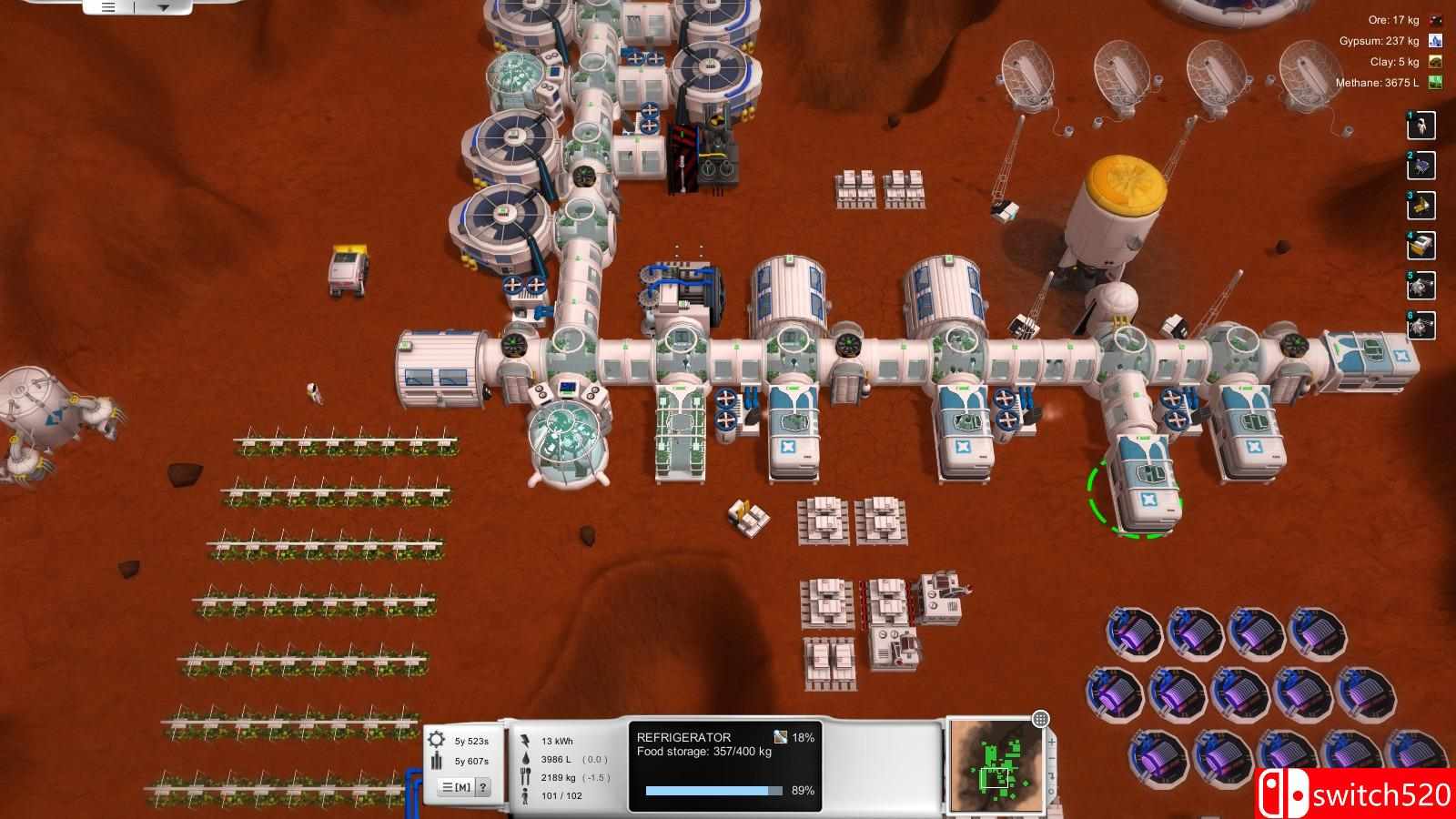
Task: Open the main menu [M] button
Action: tap(456, 787)
